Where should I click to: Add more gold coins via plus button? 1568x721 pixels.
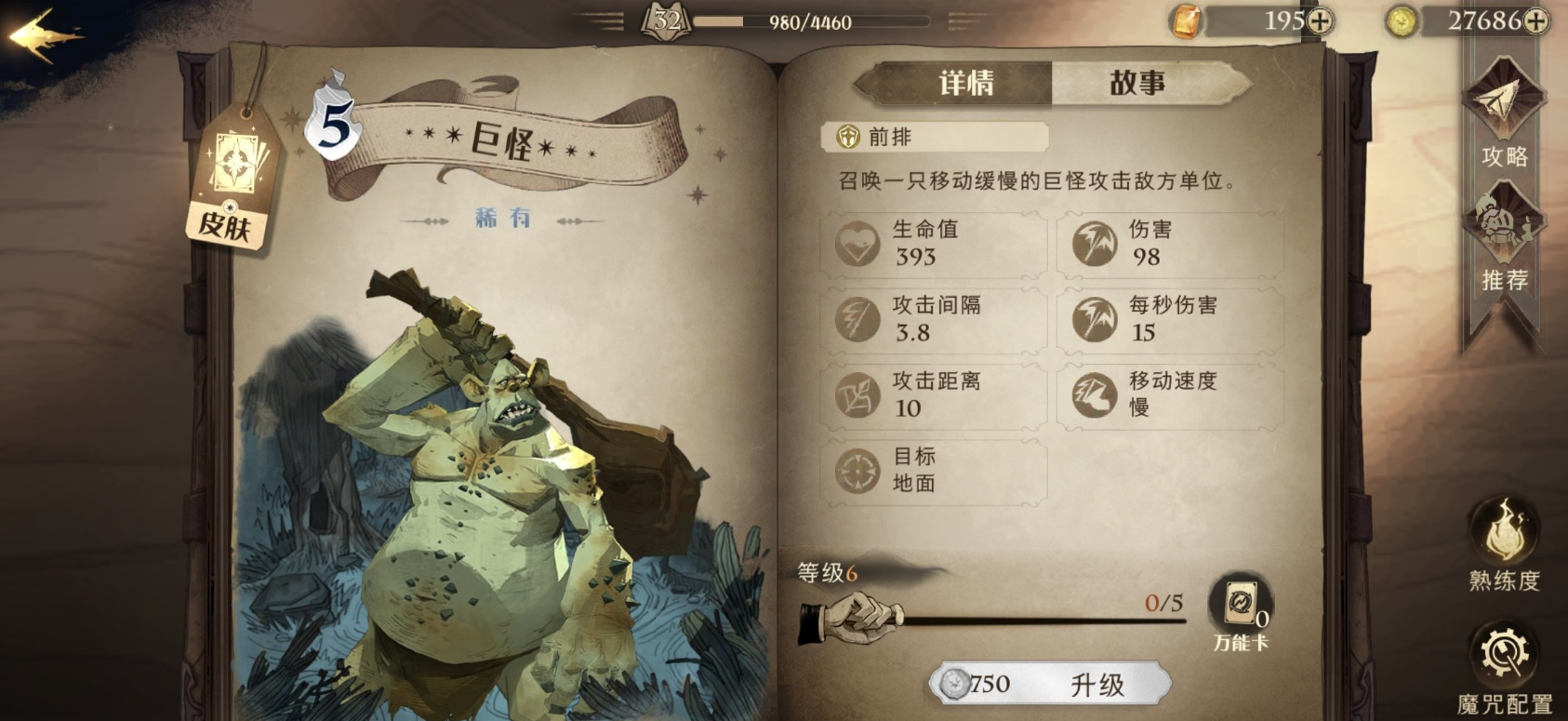click(1535, 21)
